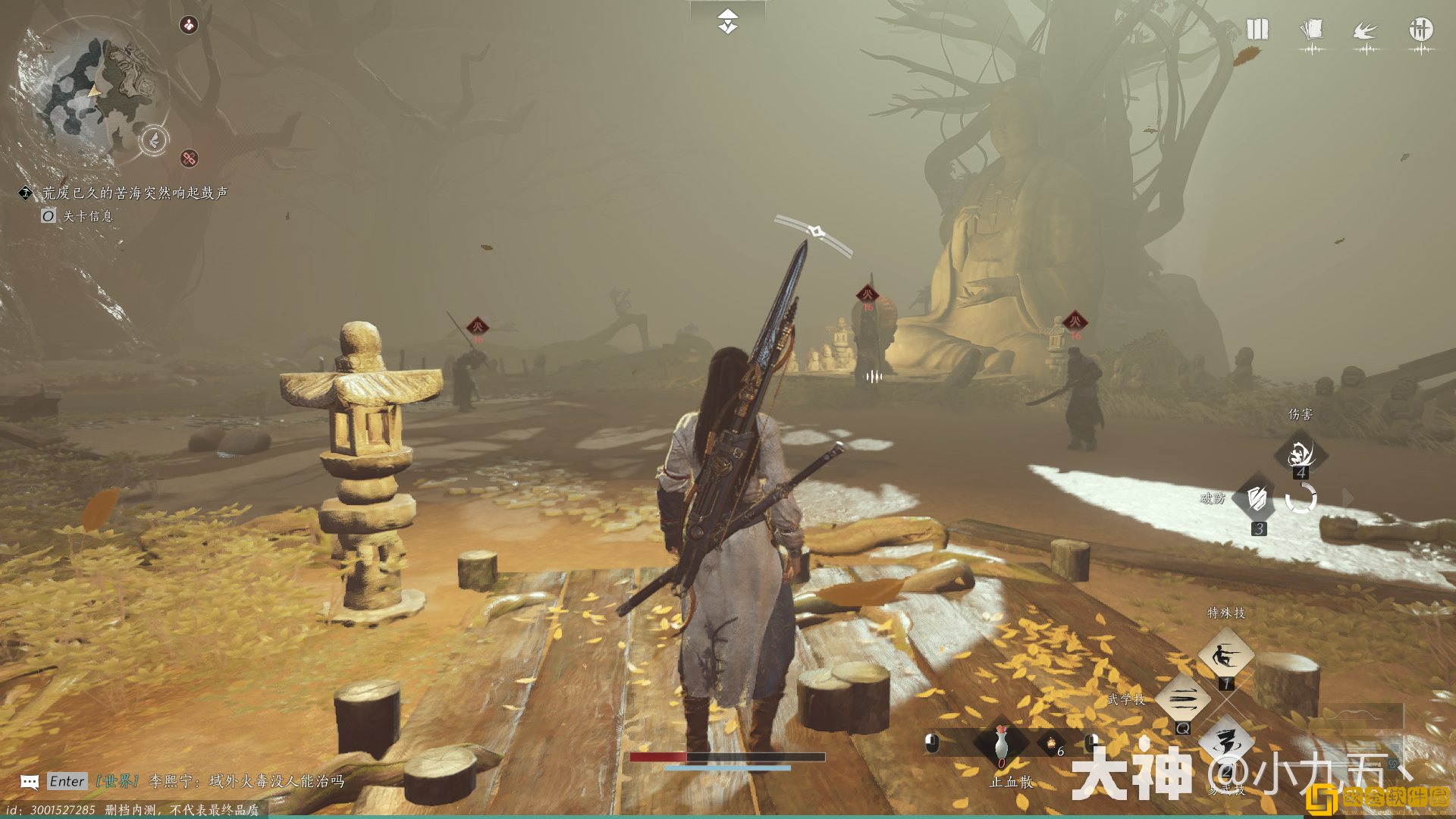Select the fire orb consumable slot
1456x819 pixels.
tap(1051, 744)
